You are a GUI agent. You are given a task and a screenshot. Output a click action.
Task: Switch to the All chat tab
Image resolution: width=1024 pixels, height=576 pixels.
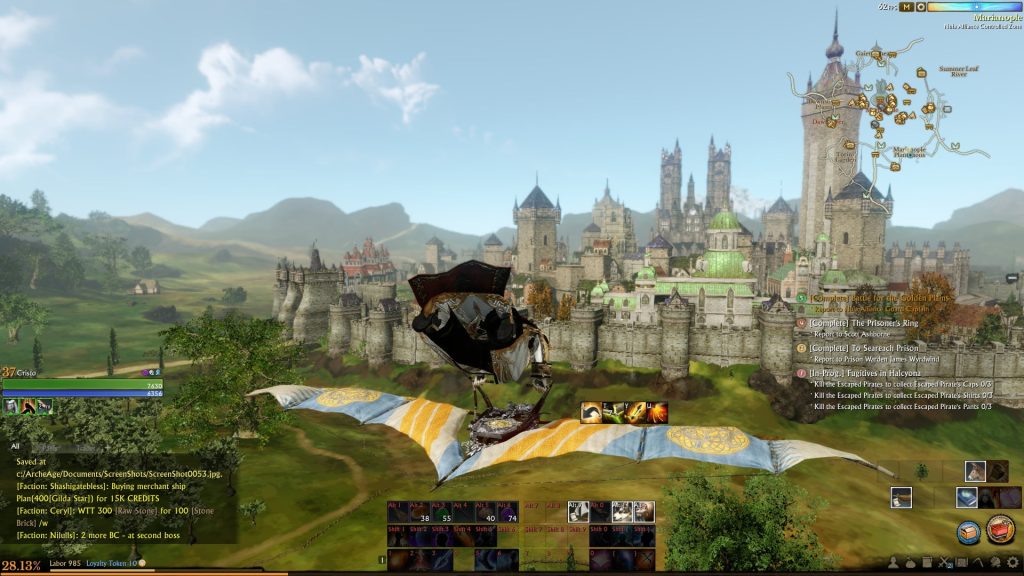click(15, 446)
